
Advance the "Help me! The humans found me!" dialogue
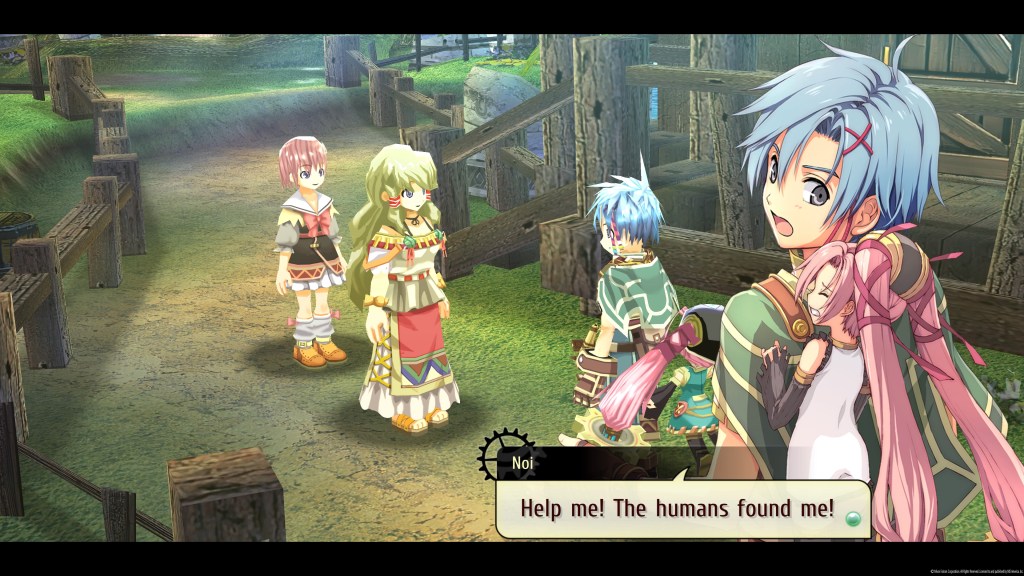[677, 508]
